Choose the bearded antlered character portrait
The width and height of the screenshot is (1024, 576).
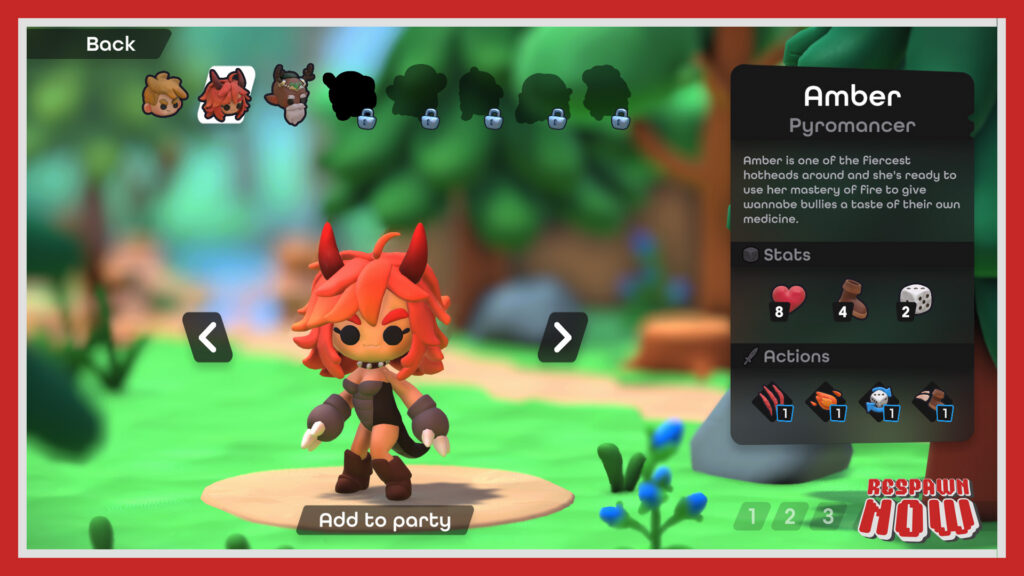[x=290, y=93]
